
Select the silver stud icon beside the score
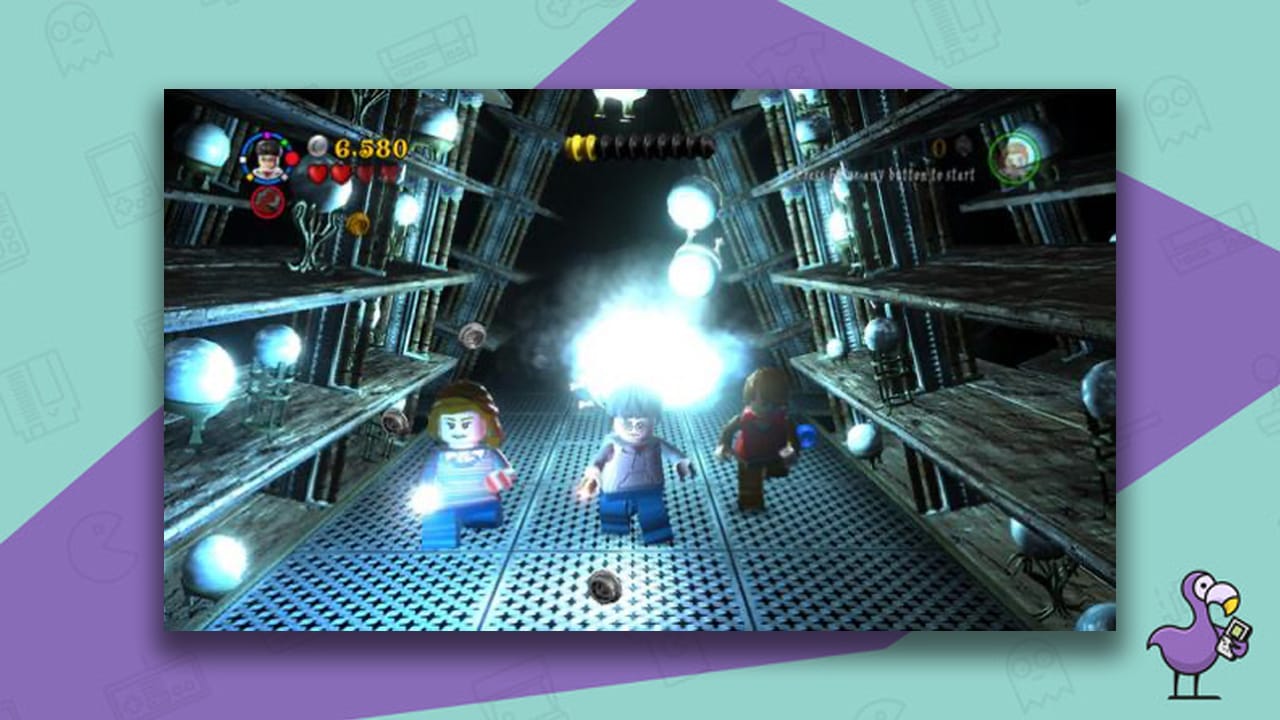tap(318, 148)
